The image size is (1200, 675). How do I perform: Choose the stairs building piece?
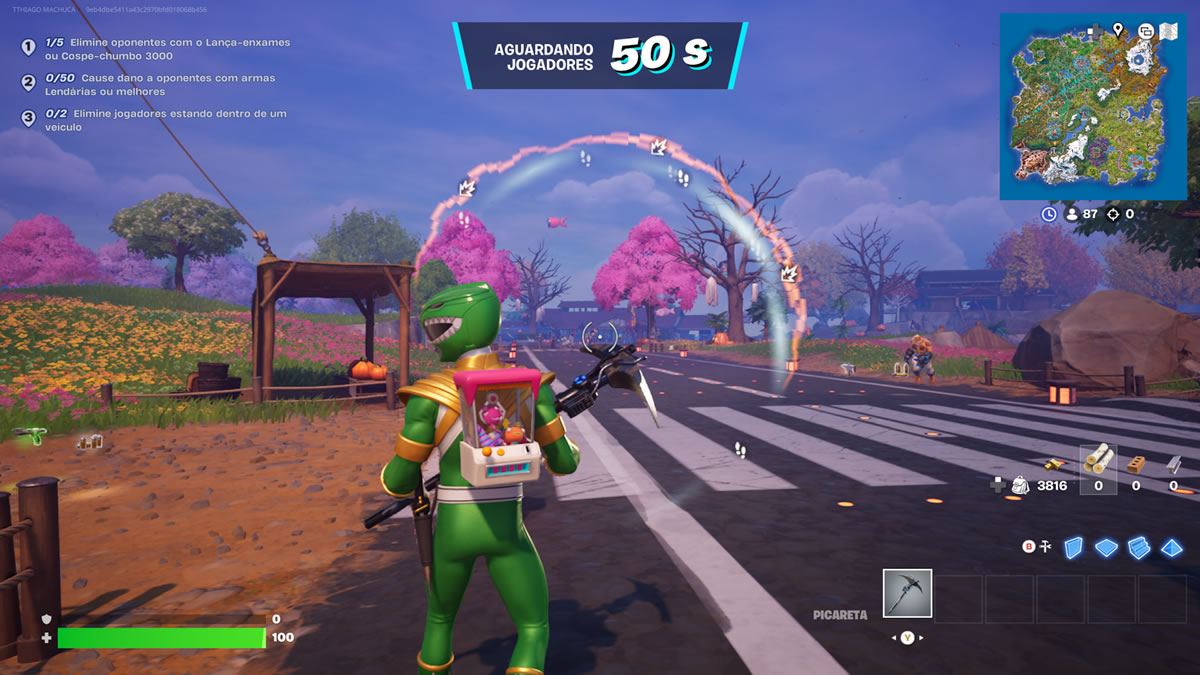pos(1139,547)
